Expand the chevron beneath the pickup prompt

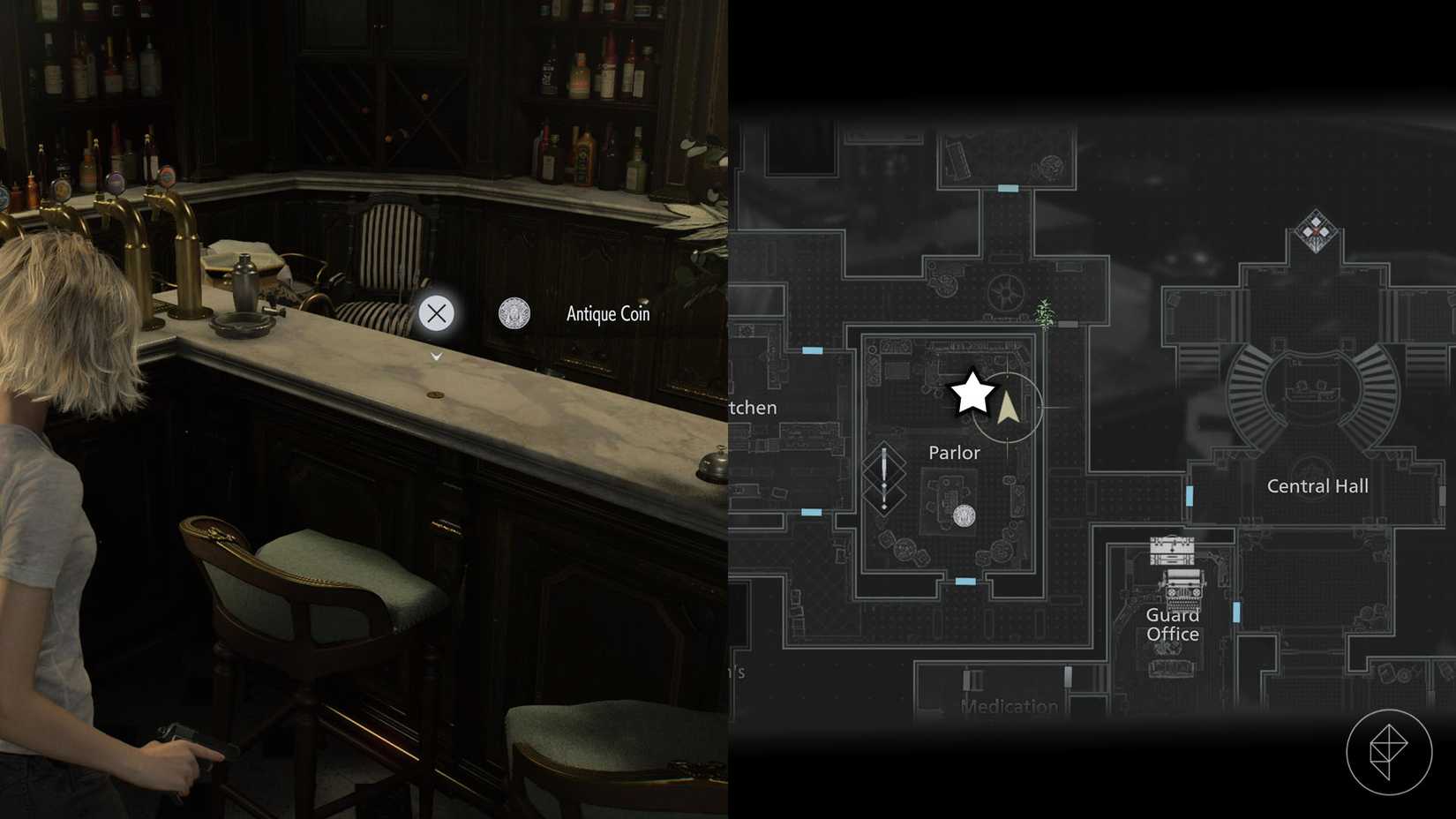tap(435, 356)
